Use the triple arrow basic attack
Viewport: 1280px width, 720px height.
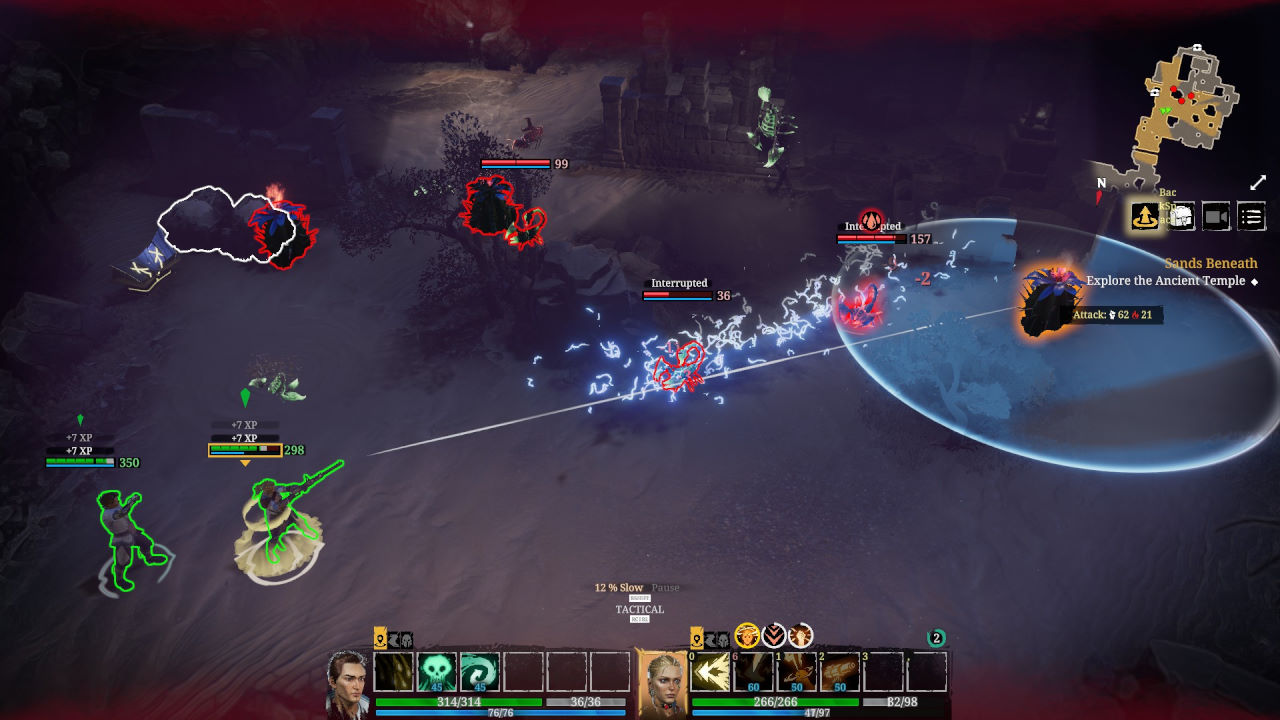pyautogui.click(x=711, y=672)
